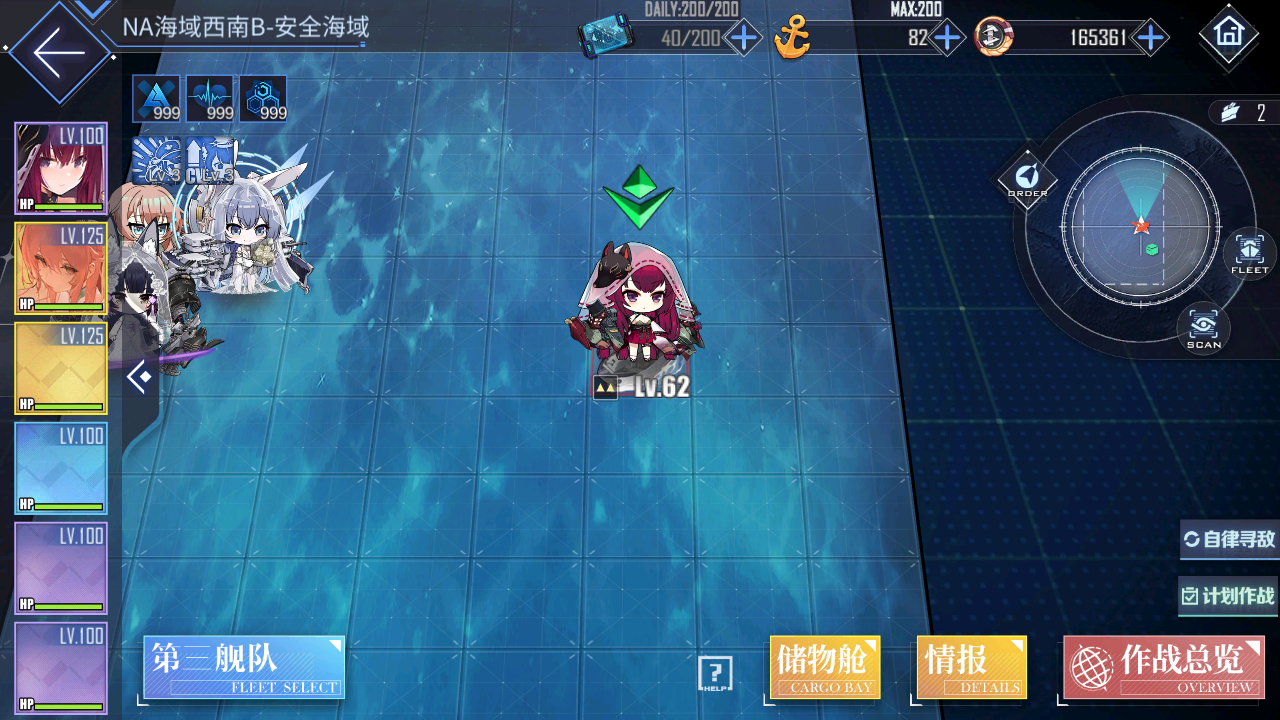Tap the plus next to the anchor currency

coord(946,39)
